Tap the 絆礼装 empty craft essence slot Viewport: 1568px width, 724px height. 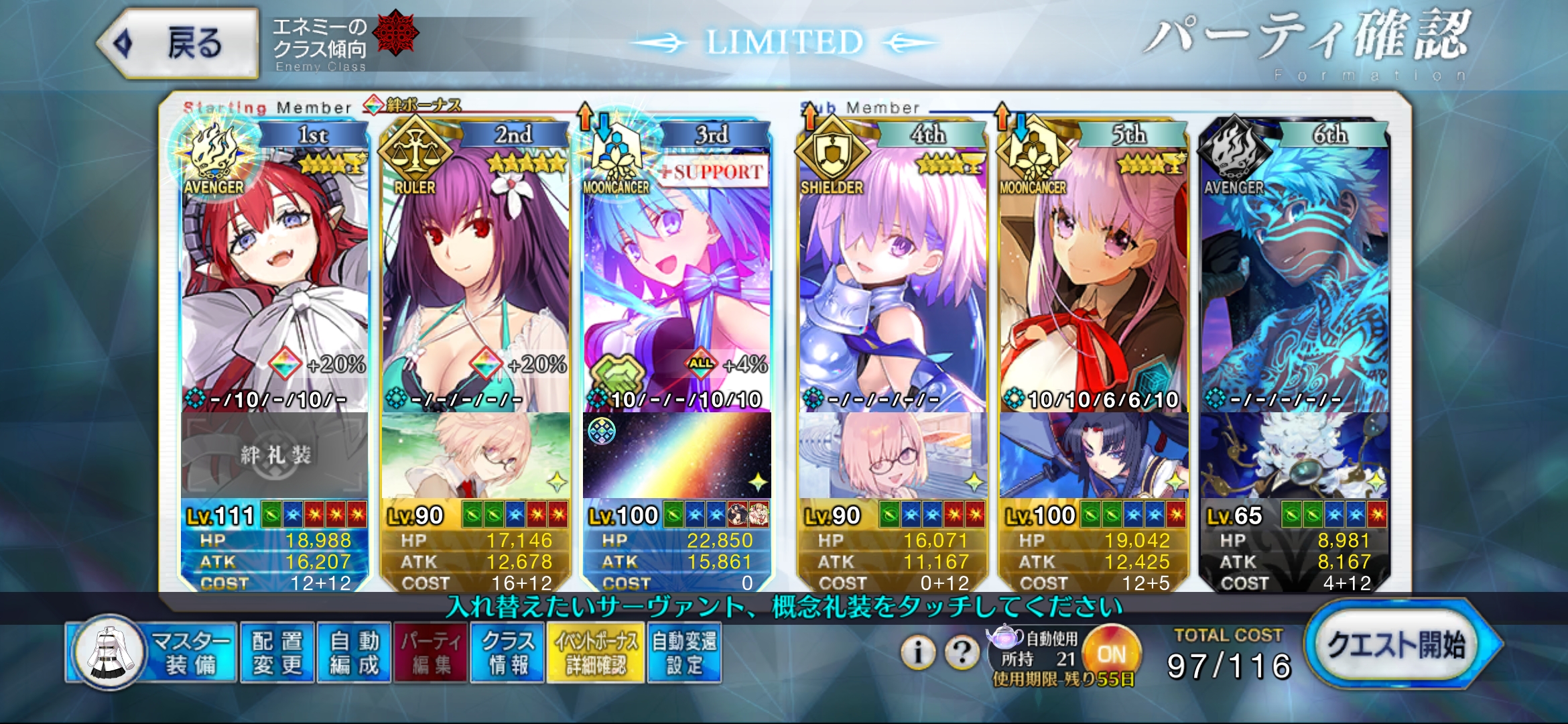tap(275, 455)
